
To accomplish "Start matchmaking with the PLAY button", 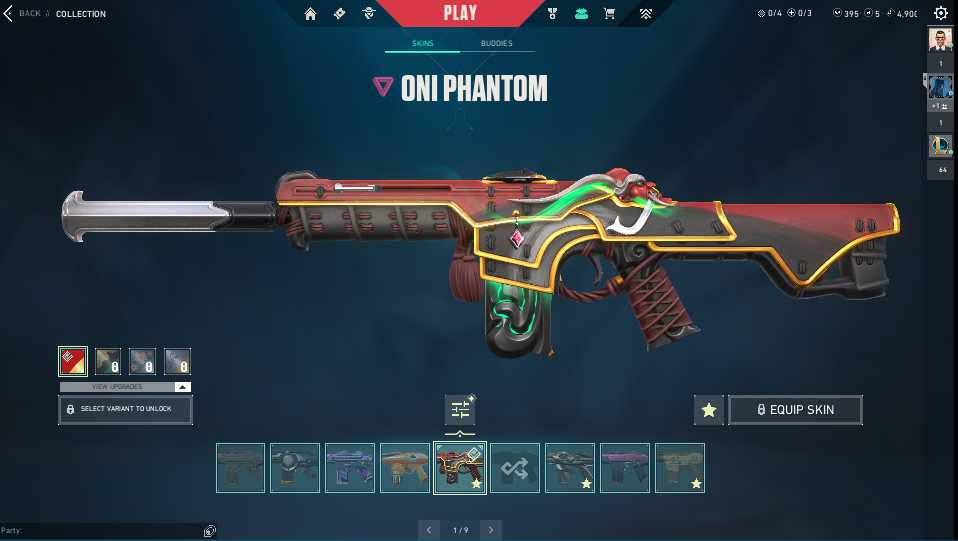I will point(460,13).
